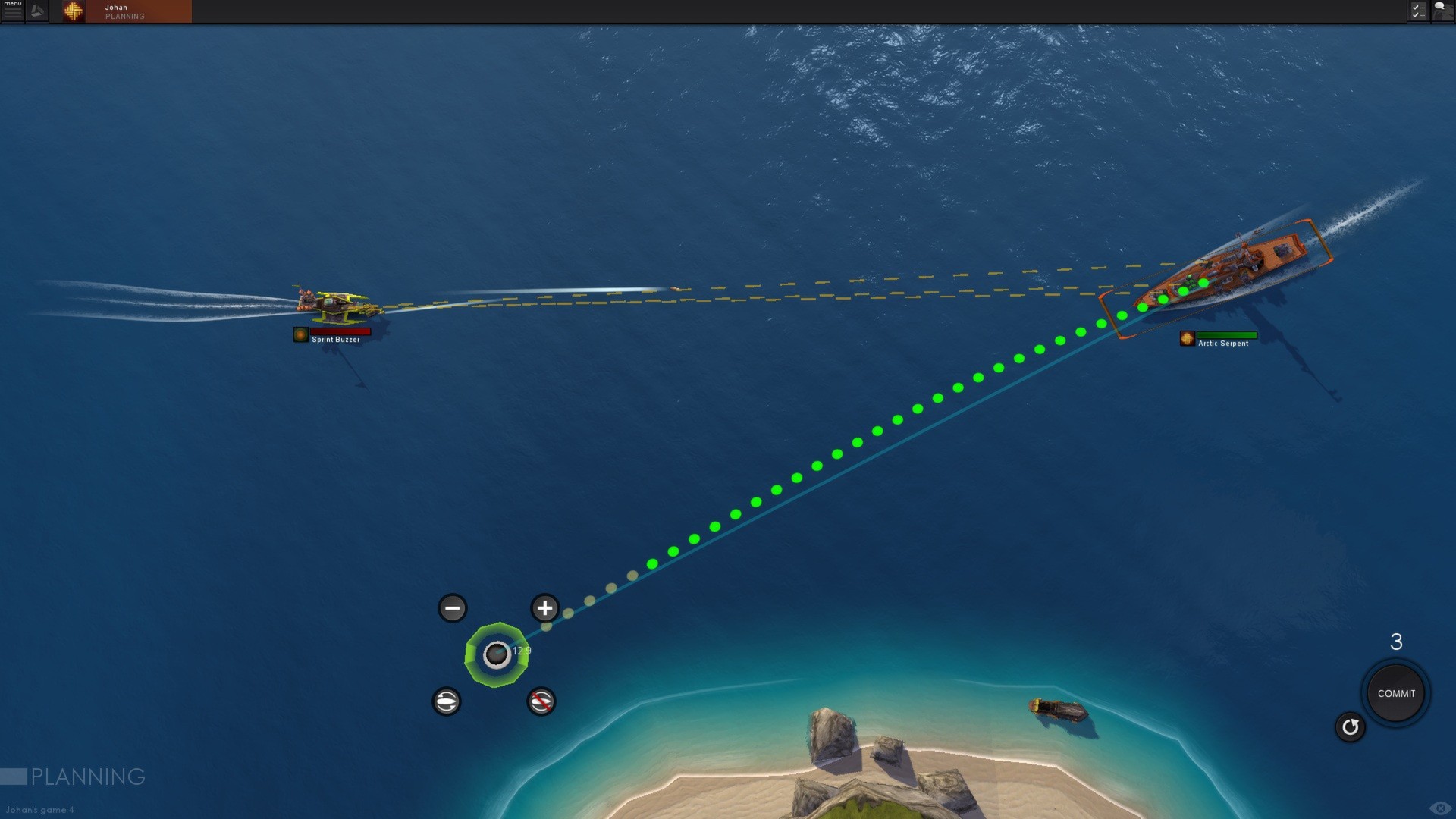This screenshot has width=1456, height=819.
Task: Open the chat speech-bubble icon
Action: coord(1442,11)
